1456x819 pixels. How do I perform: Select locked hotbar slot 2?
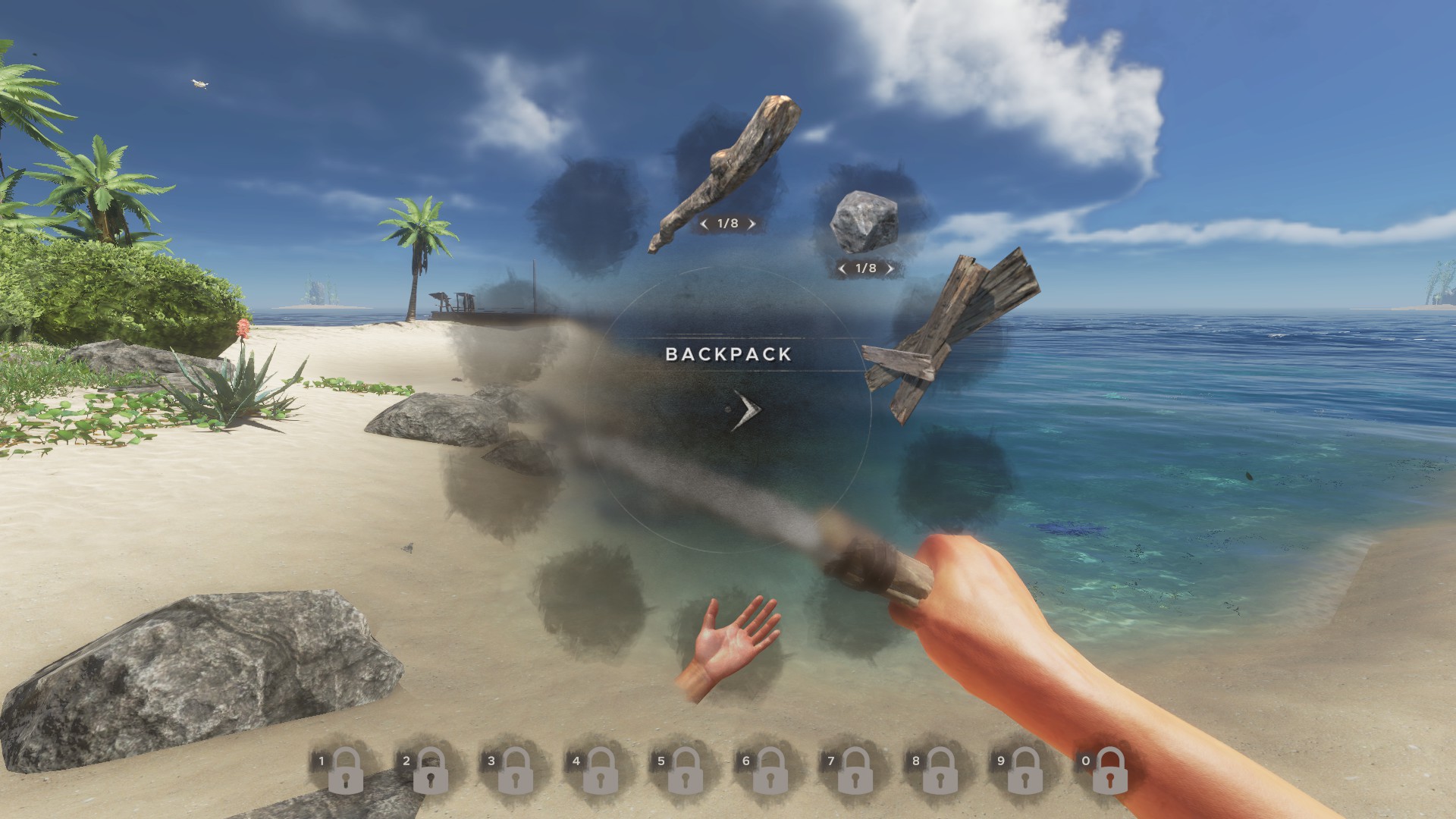coord(430,769)
